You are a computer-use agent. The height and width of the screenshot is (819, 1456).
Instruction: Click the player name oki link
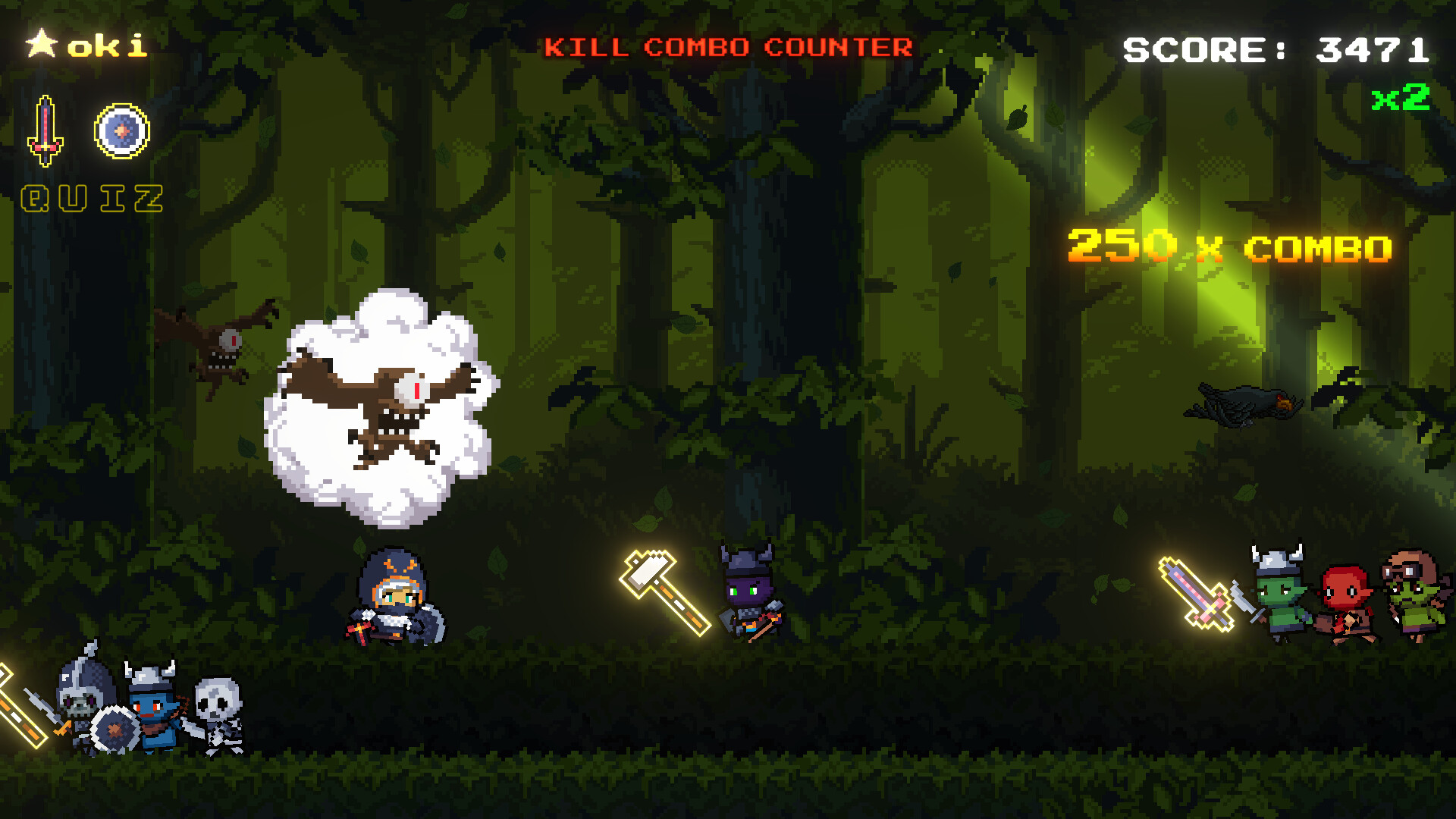[106, 45]
